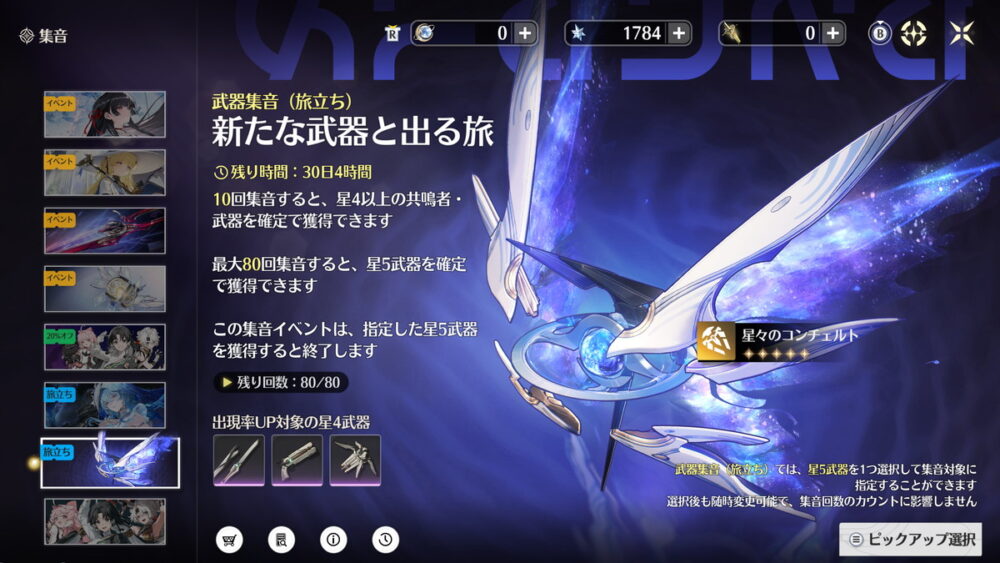Image resolution: width=1000 pixels, height=563 pixels.
Task: Inspect the rate-up star-4 pistols weapon
Action: [x=297, y=460]
